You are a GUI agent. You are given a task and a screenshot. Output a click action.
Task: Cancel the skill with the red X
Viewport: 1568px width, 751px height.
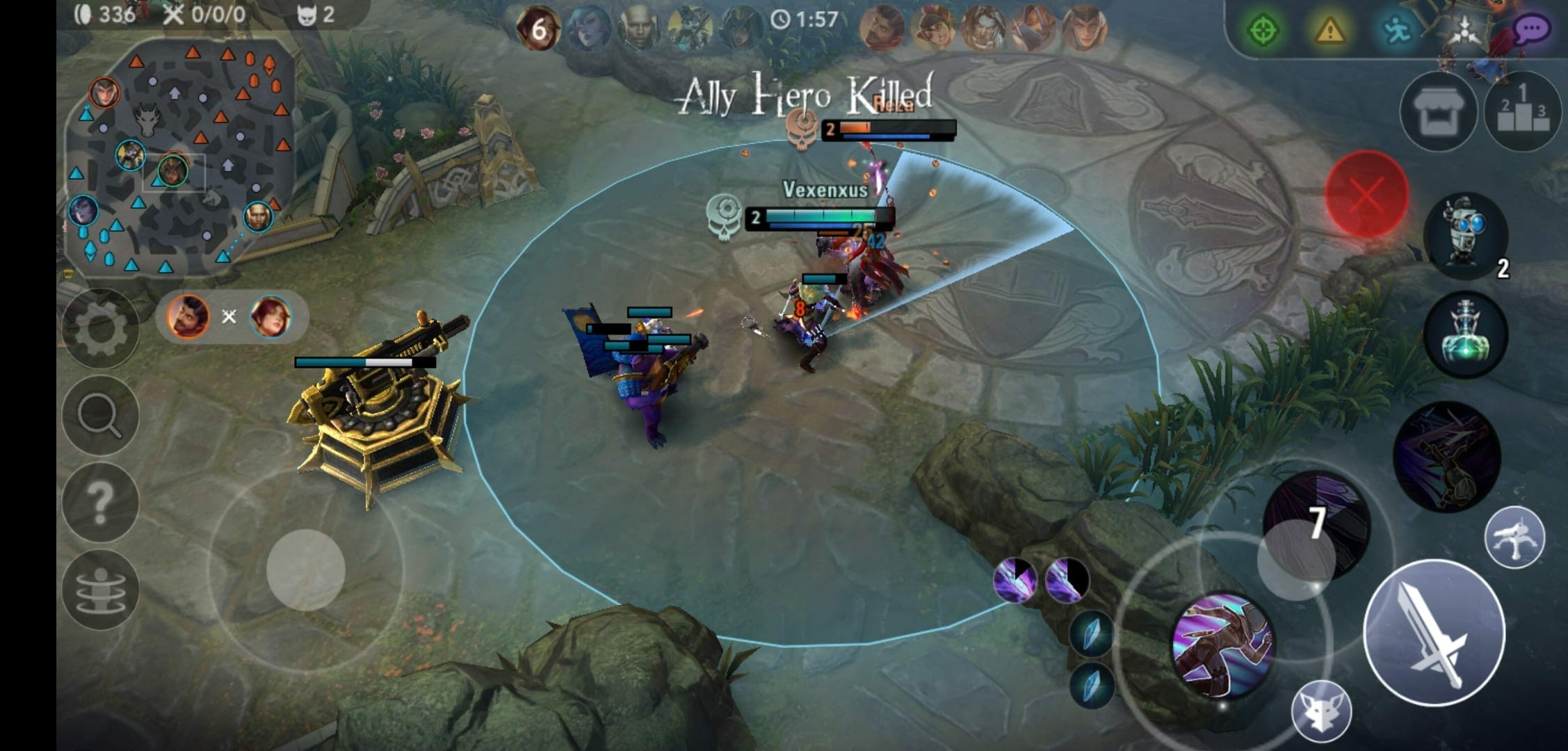pyautogui.click(x=1367, y=194)
